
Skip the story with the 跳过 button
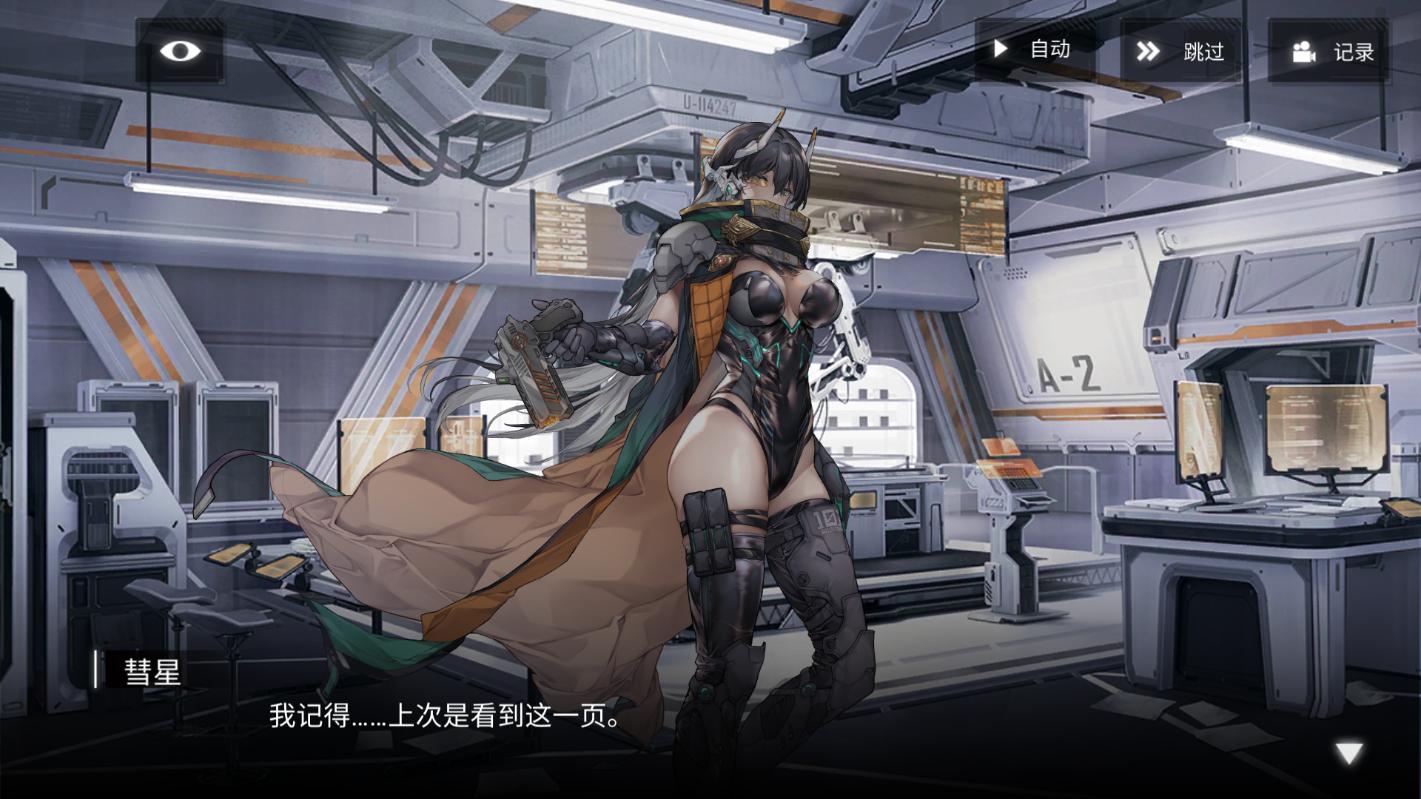(1180, 51)
